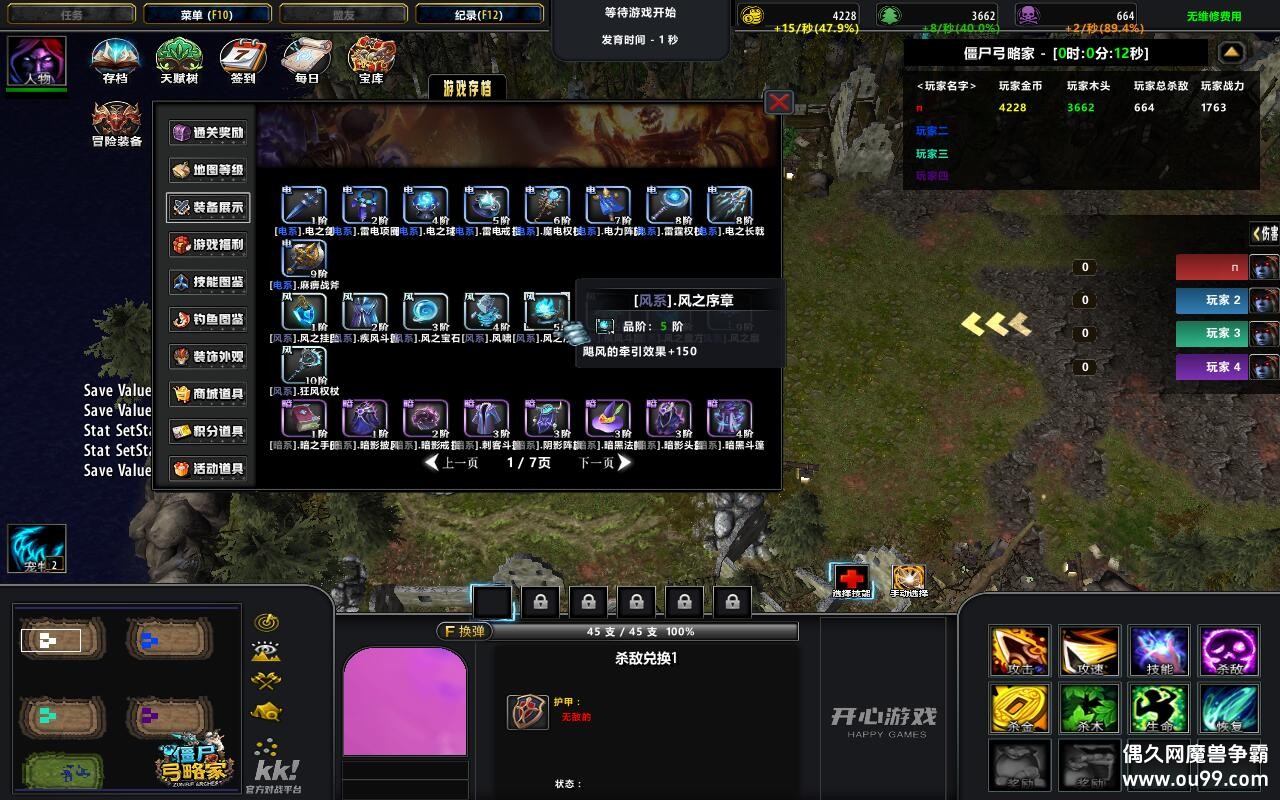
Task: Select 玩家二 in the player list
Action: tap(932, 131)
